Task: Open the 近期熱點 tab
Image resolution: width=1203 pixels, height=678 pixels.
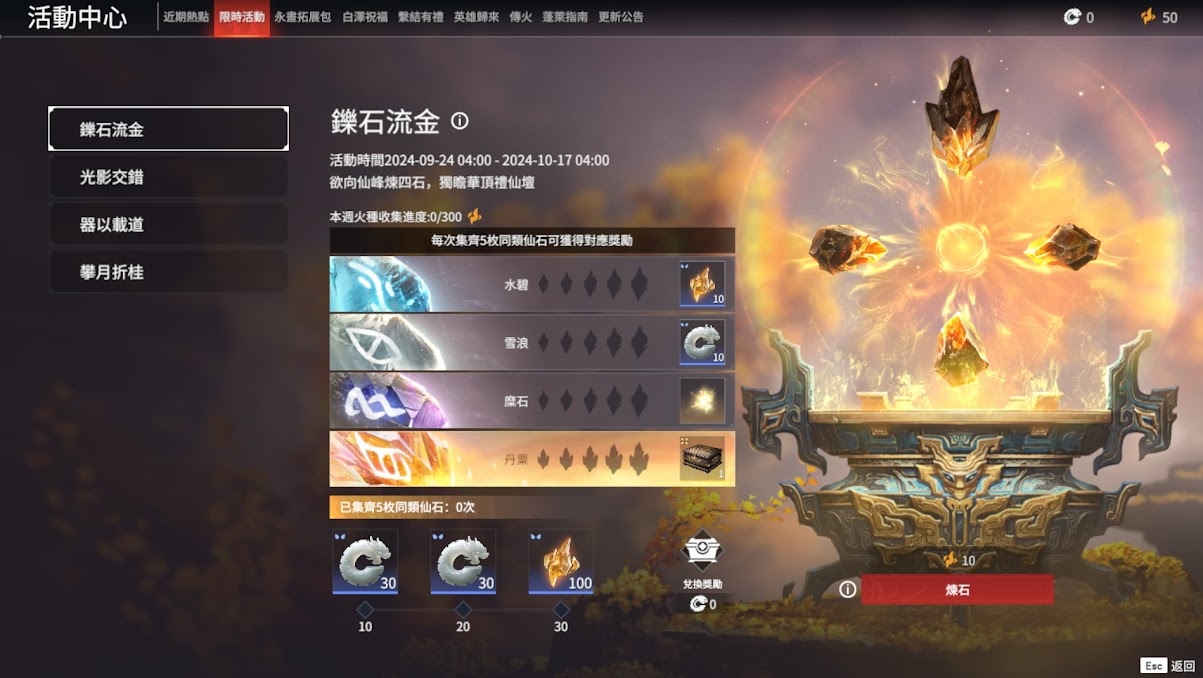Action: coord(186,18)
